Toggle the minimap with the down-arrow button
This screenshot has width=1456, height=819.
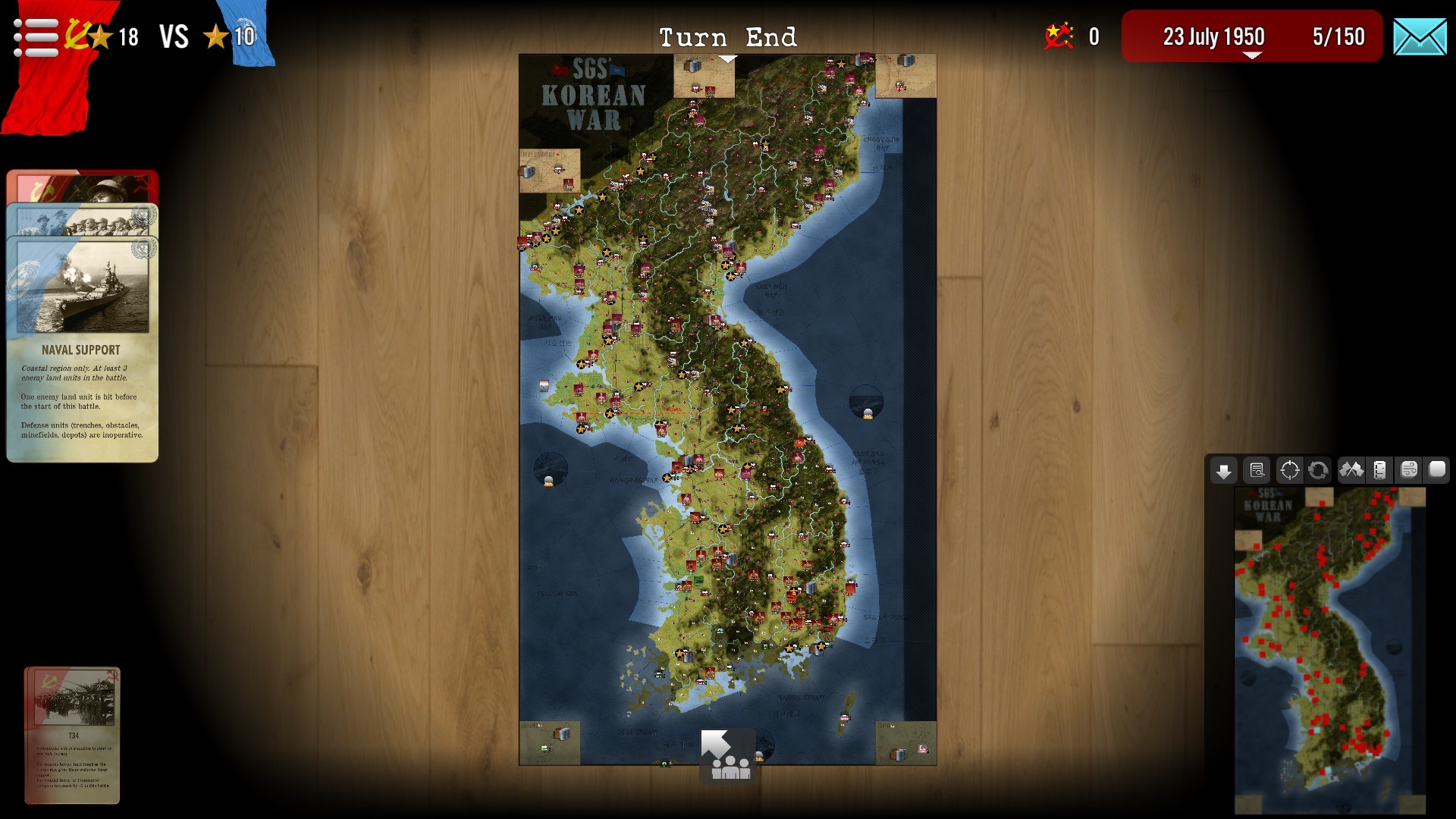(1225, 472)
